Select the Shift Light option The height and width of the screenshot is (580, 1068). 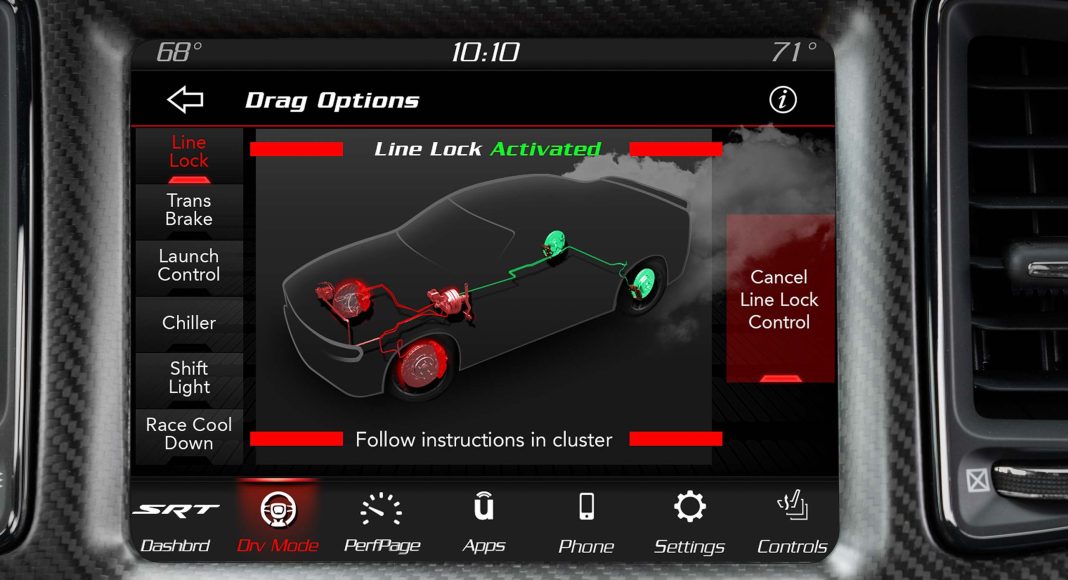[189, 378]
